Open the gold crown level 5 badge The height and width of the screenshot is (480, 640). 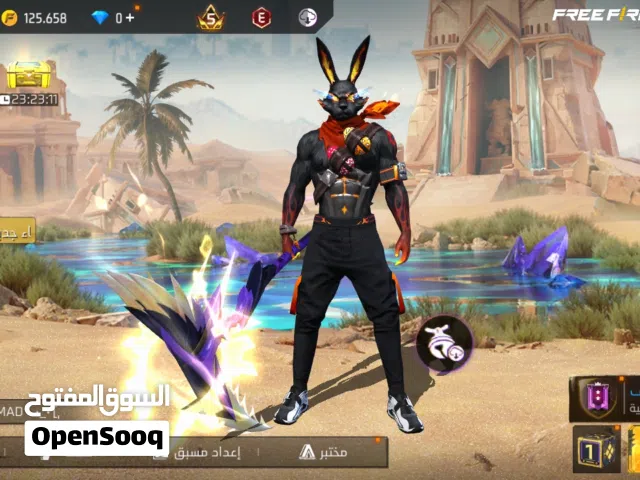210,17
